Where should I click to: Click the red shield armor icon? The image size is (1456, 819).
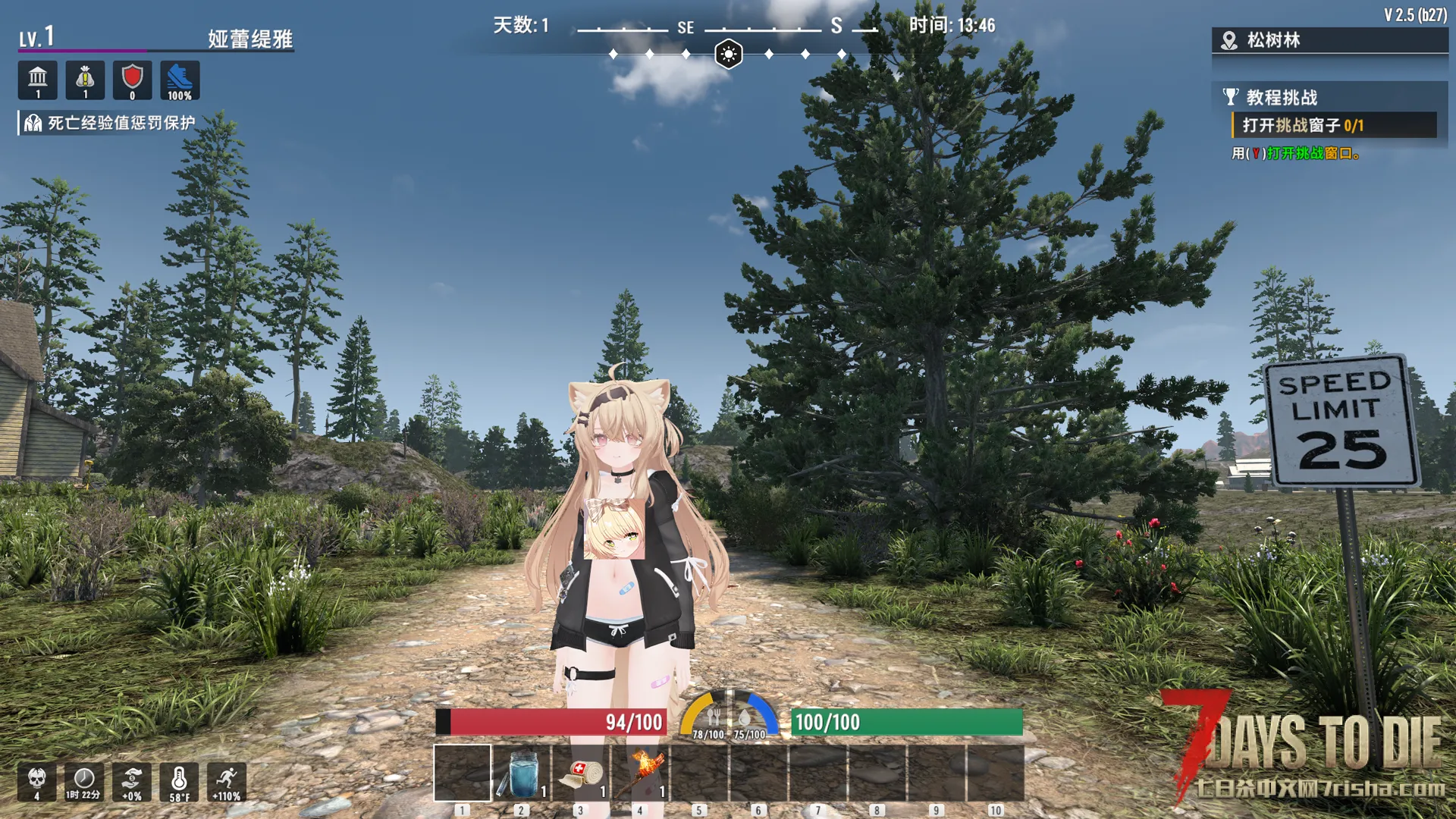click(133, 80)
